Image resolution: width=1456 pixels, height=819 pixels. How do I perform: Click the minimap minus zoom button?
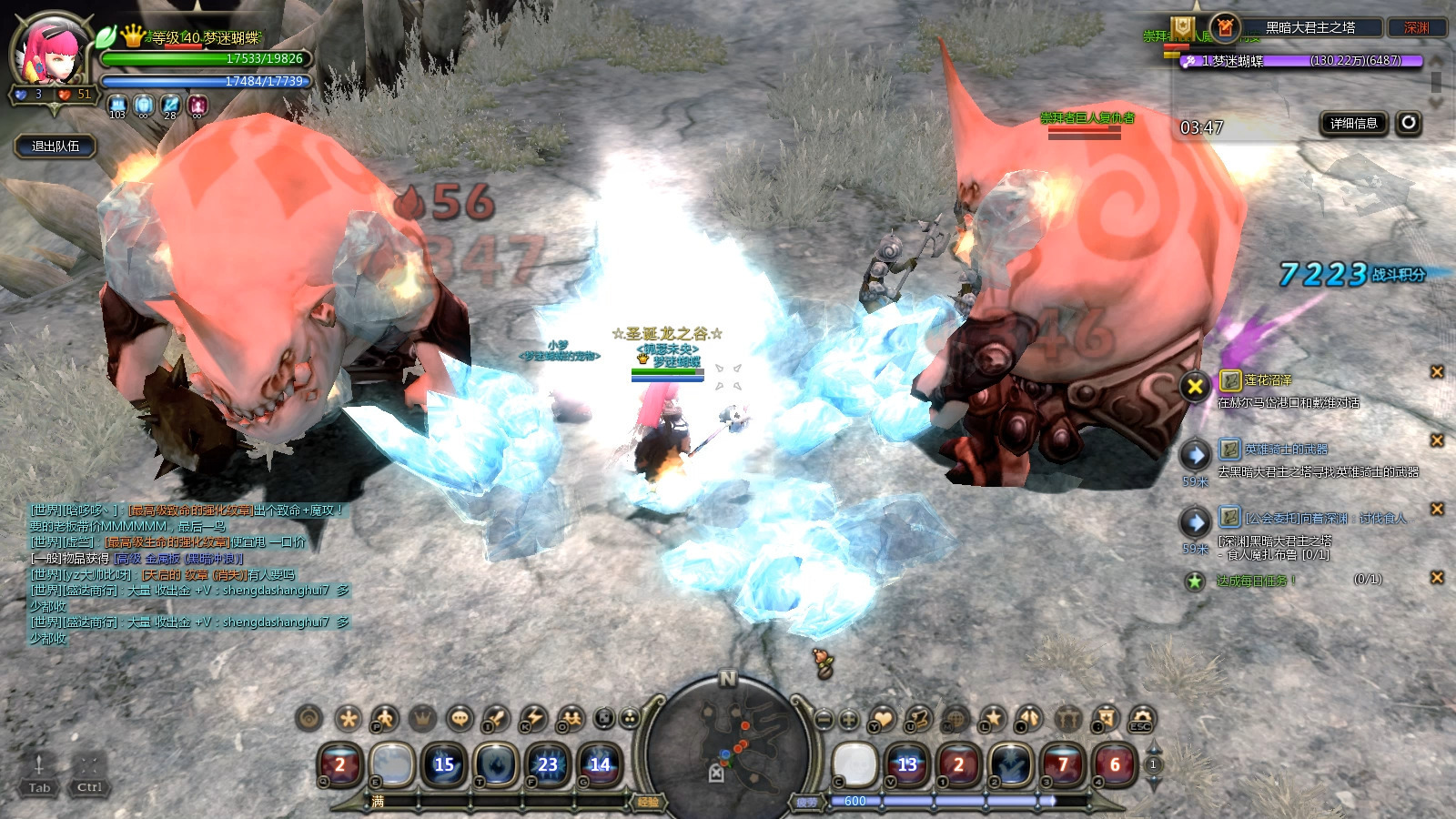824,719
